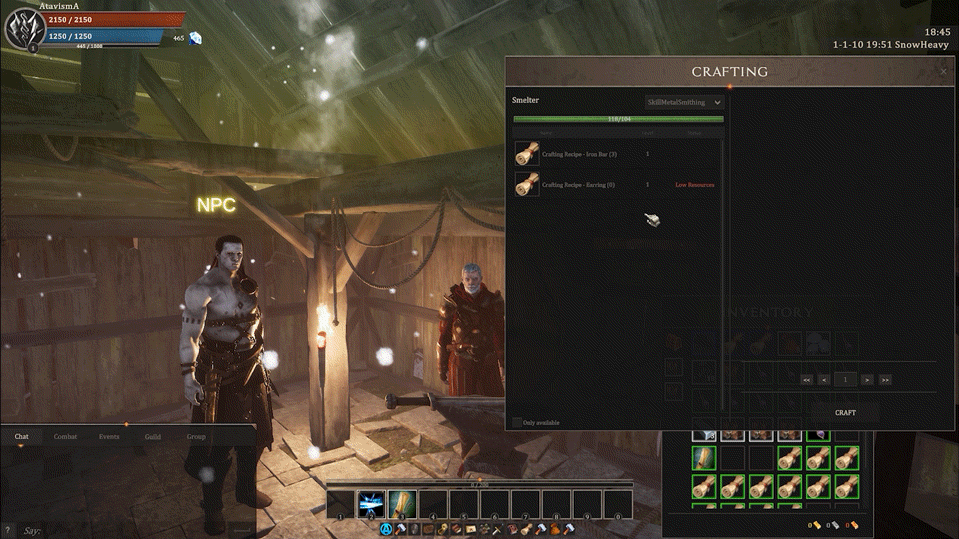Close the Crafting window
Screen dimensions: 959x539
(x=943, y=72)
